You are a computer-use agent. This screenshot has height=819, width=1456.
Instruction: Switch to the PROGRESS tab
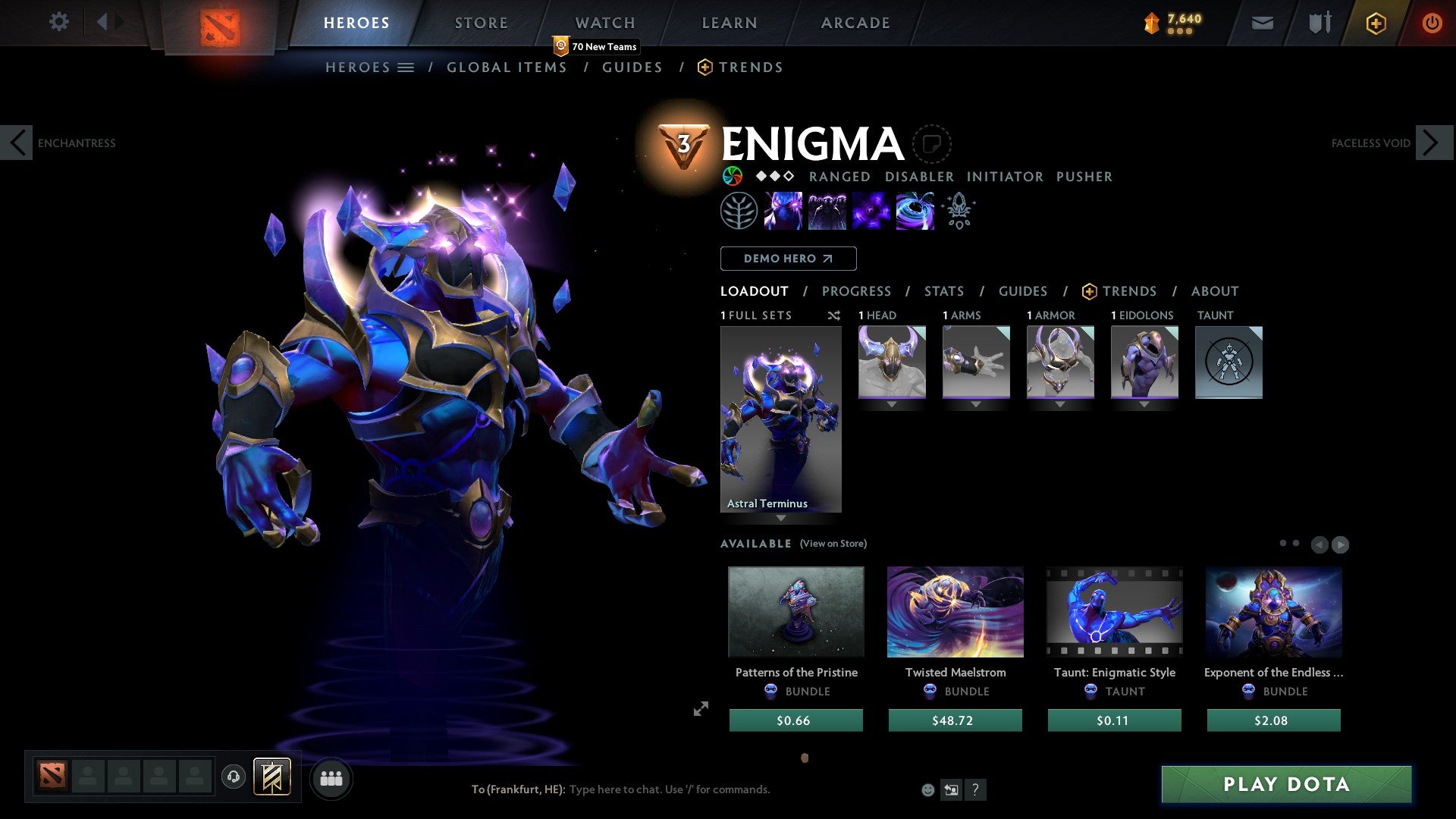[x=857, y=291]
